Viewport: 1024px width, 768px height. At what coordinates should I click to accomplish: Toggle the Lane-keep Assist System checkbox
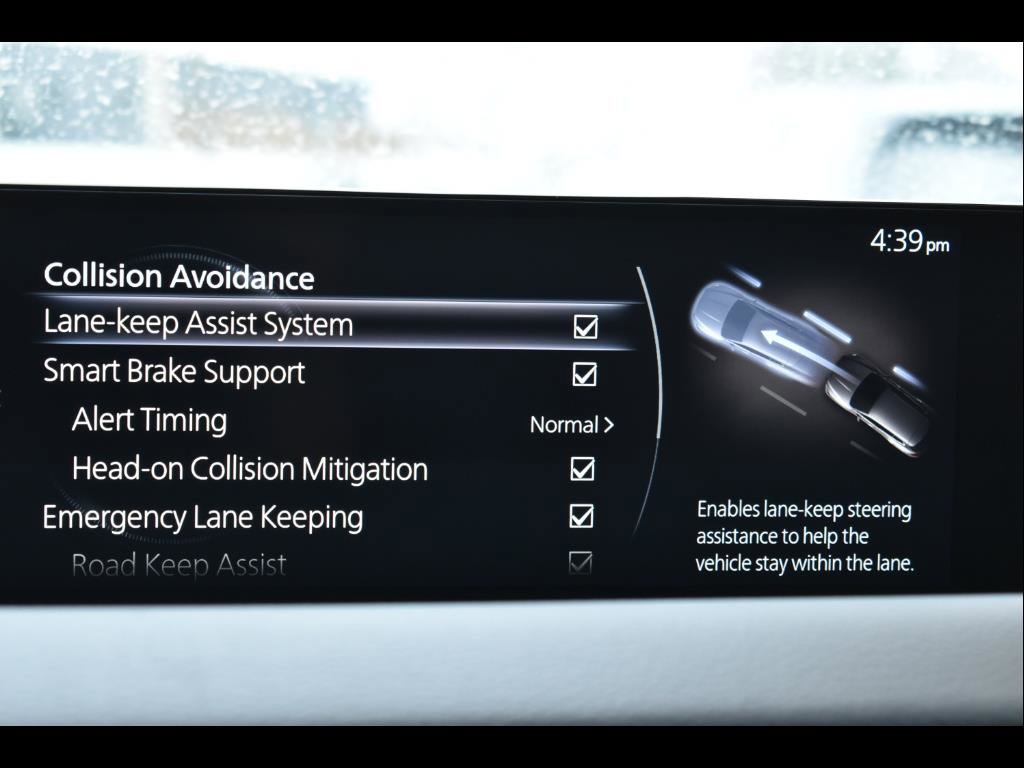(x=585, y=327)
